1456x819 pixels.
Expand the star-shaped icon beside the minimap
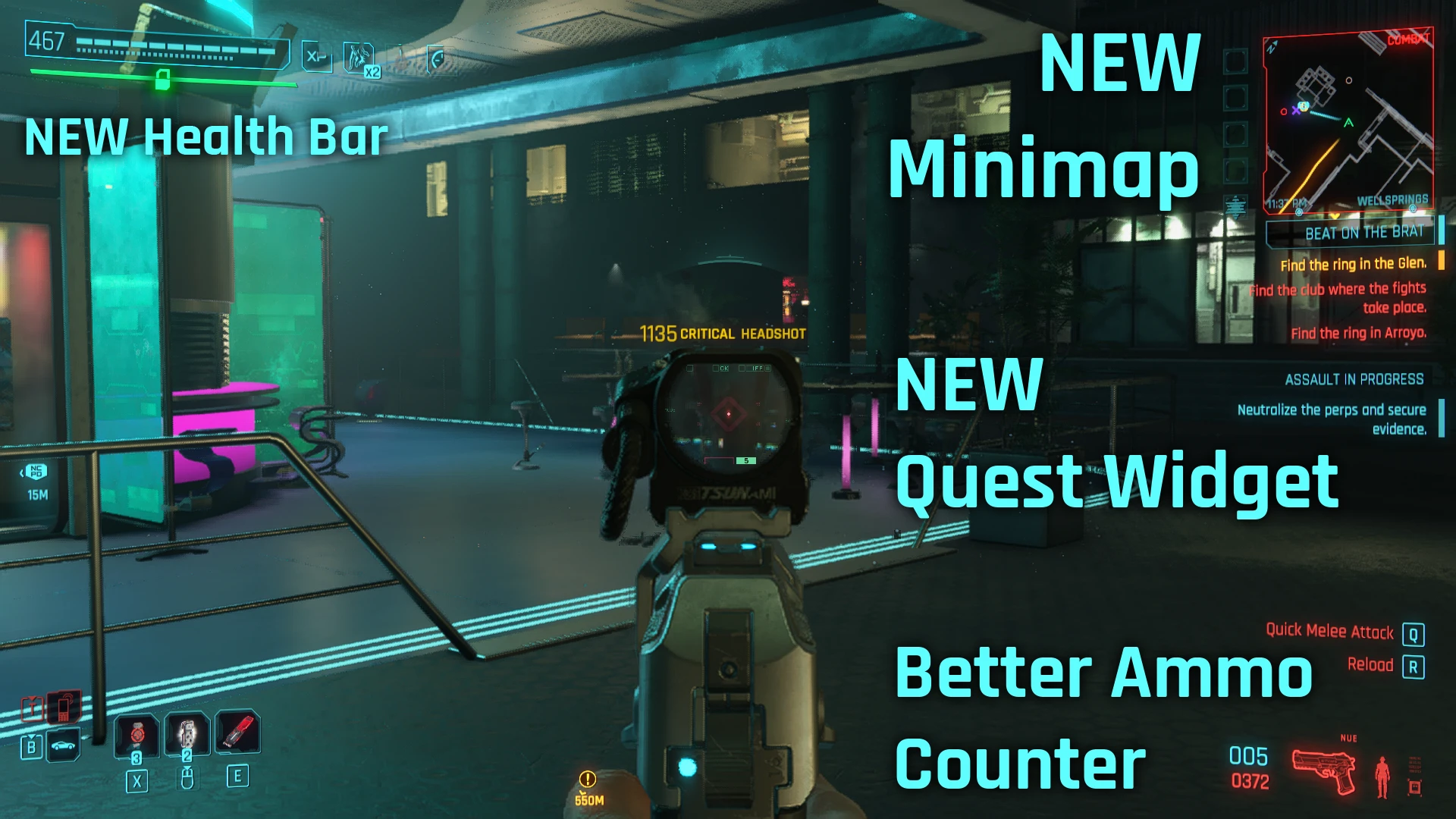(1235, 206)
